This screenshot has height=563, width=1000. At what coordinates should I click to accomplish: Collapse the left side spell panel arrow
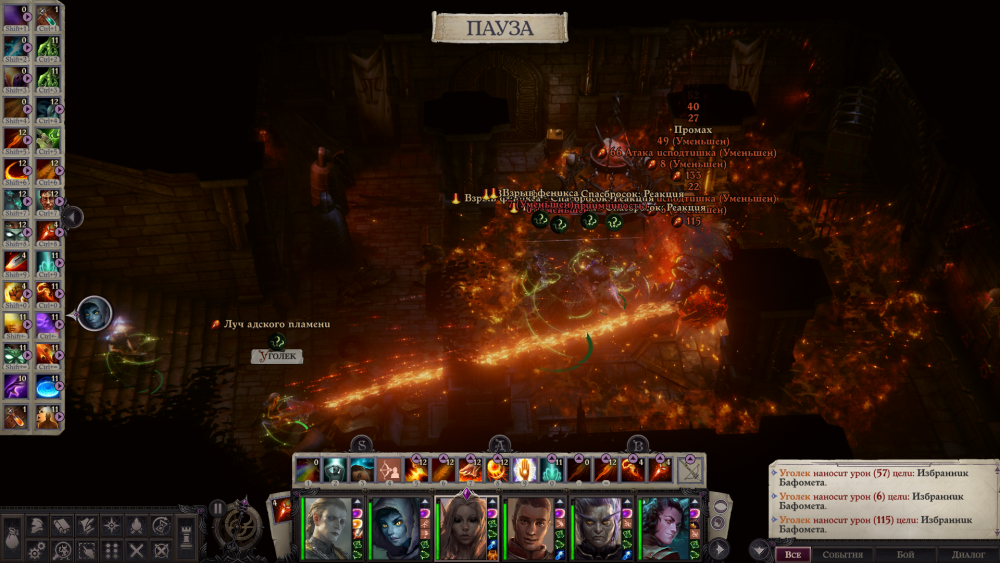pos(73,216)
